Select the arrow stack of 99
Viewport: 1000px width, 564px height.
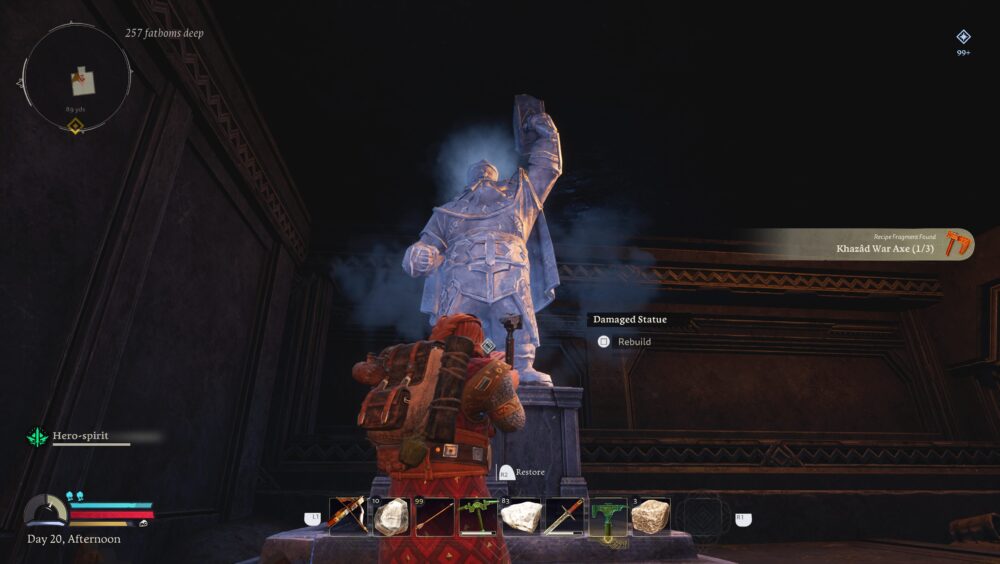point(433,517)
